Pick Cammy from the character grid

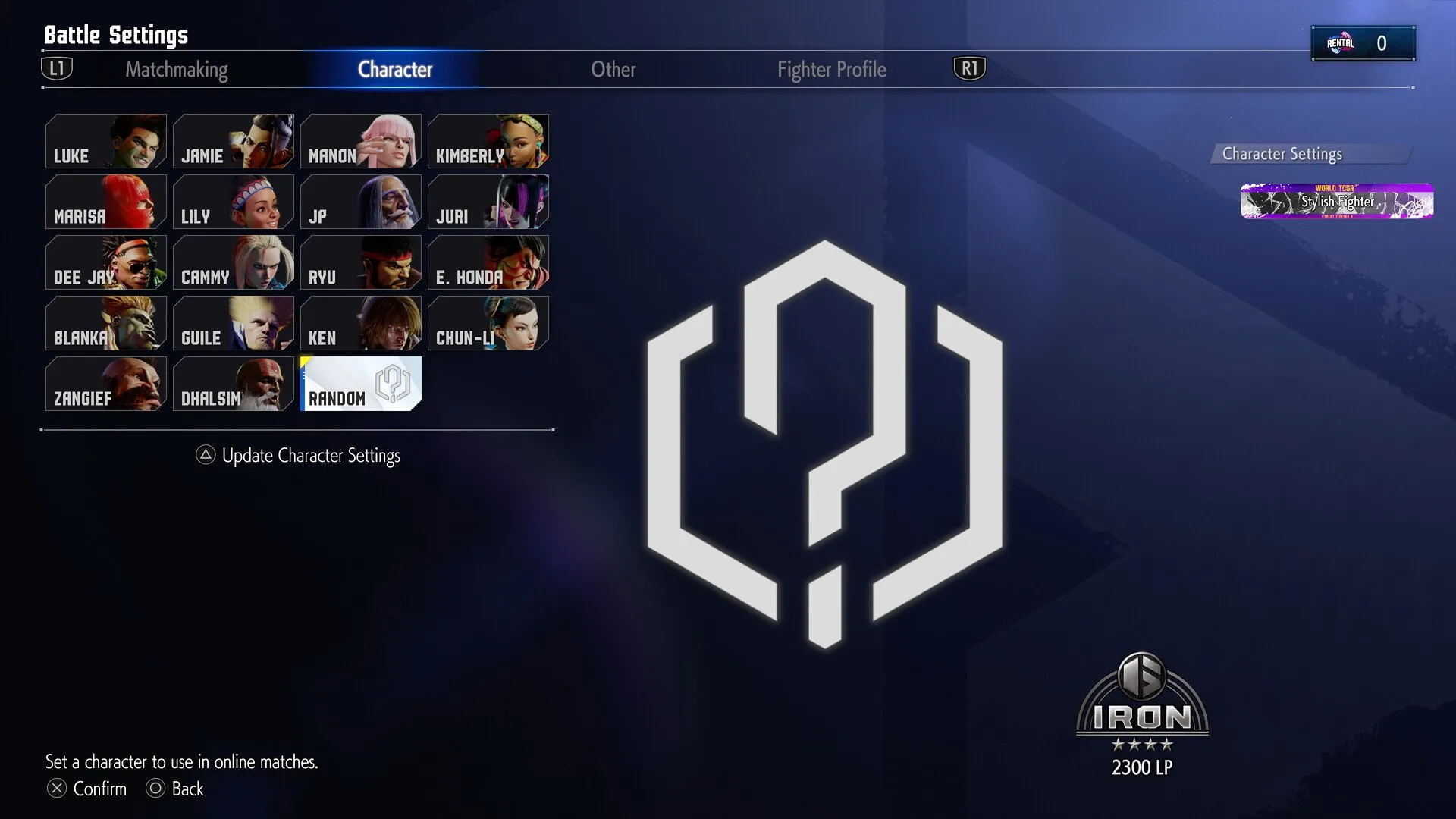tap(234, 262)
